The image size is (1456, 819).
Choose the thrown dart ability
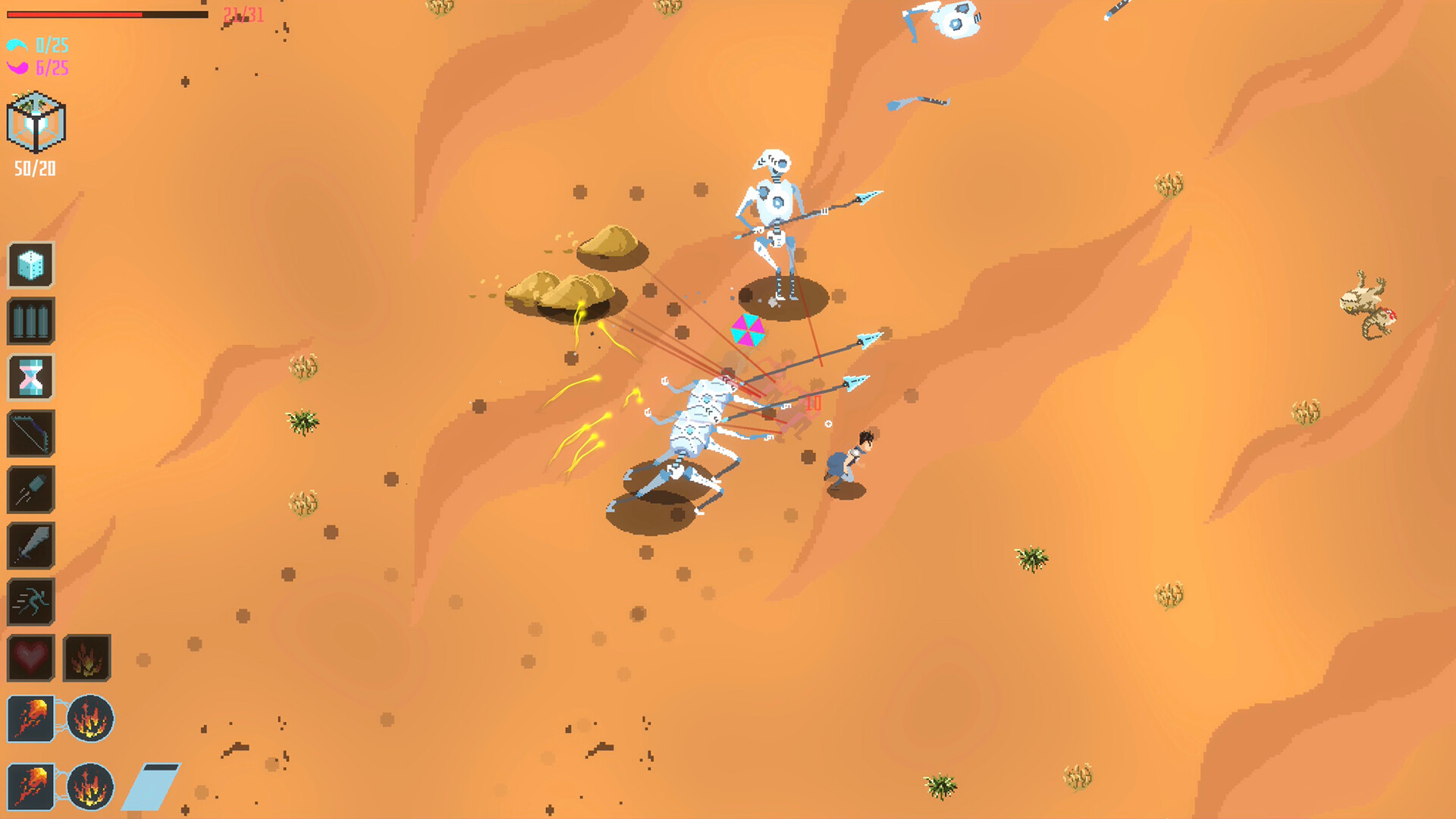click(31, 488)
